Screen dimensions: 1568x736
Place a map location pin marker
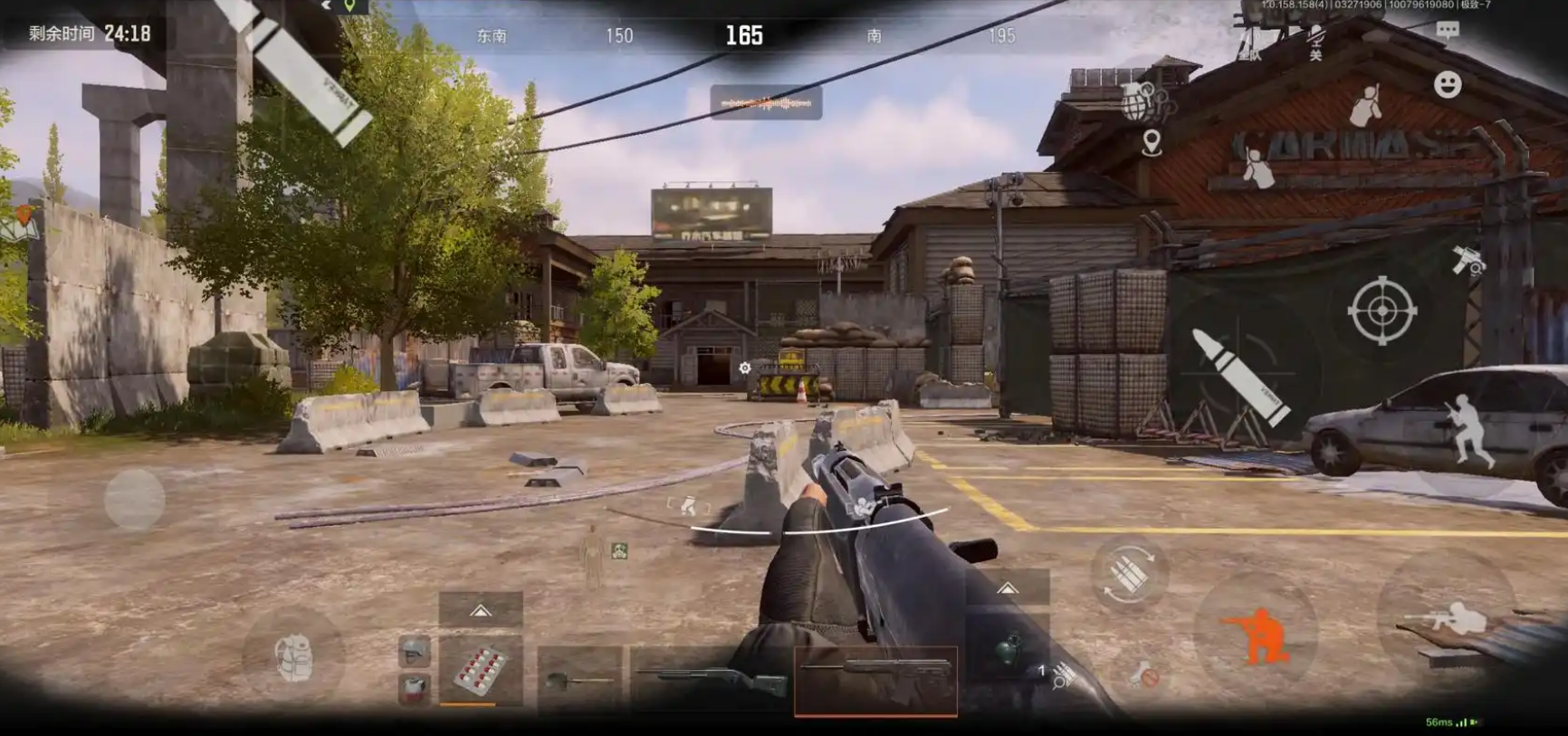[1152, 143]
